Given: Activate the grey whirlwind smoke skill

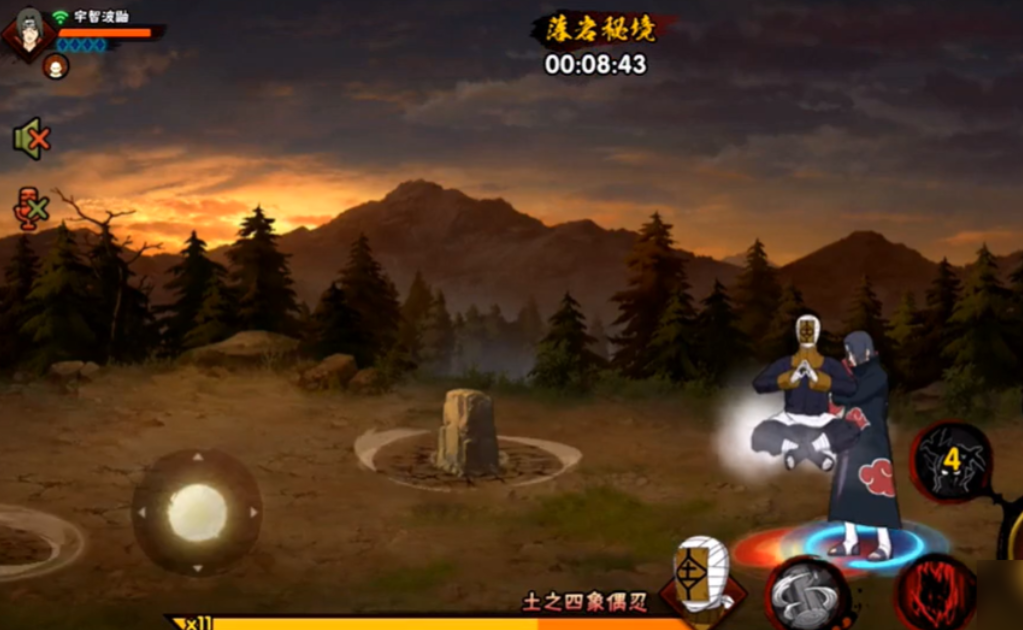Looking at the screenshot, I should (x=808, y=596).
